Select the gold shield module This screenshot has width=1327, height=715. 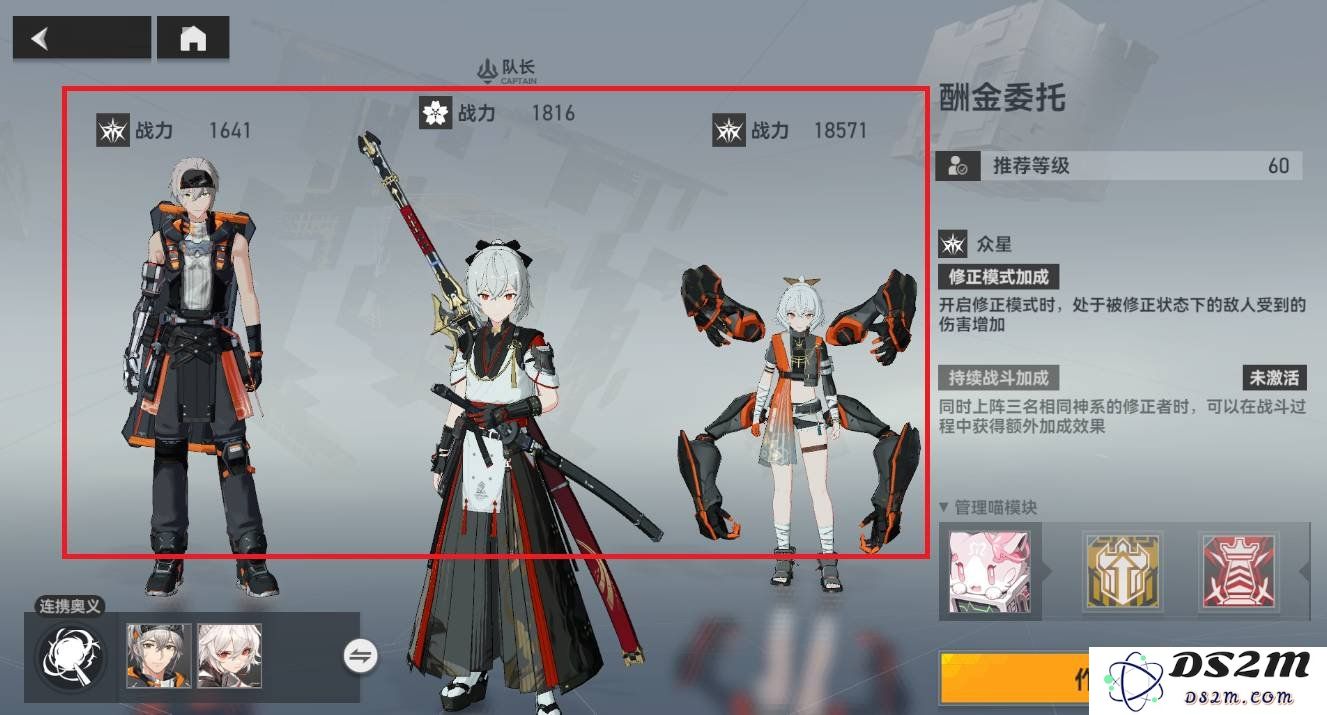pos(1122,572)
